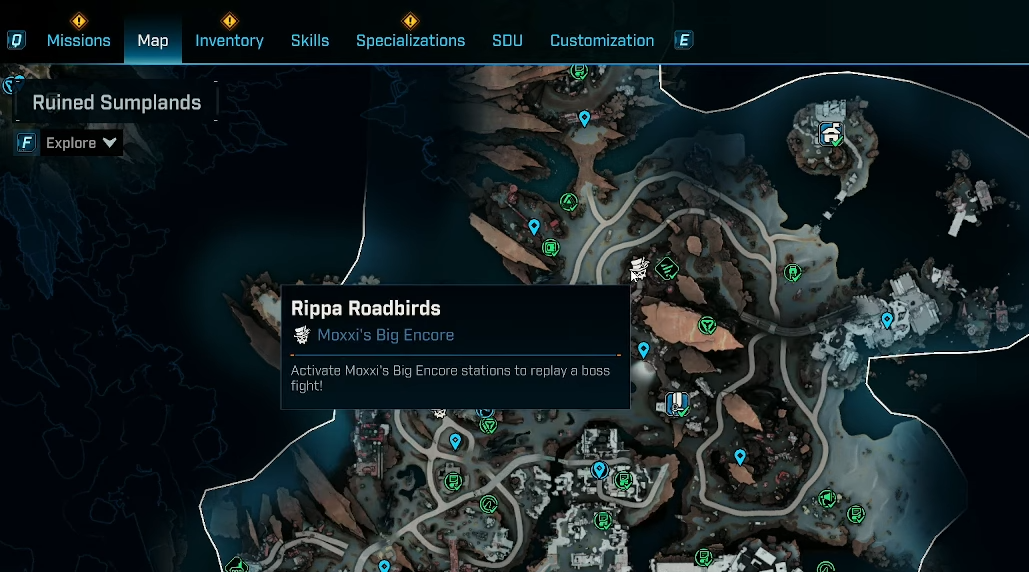Open the SDU tab
This screenshot has width=1029, height=572.
coord(507,41)
